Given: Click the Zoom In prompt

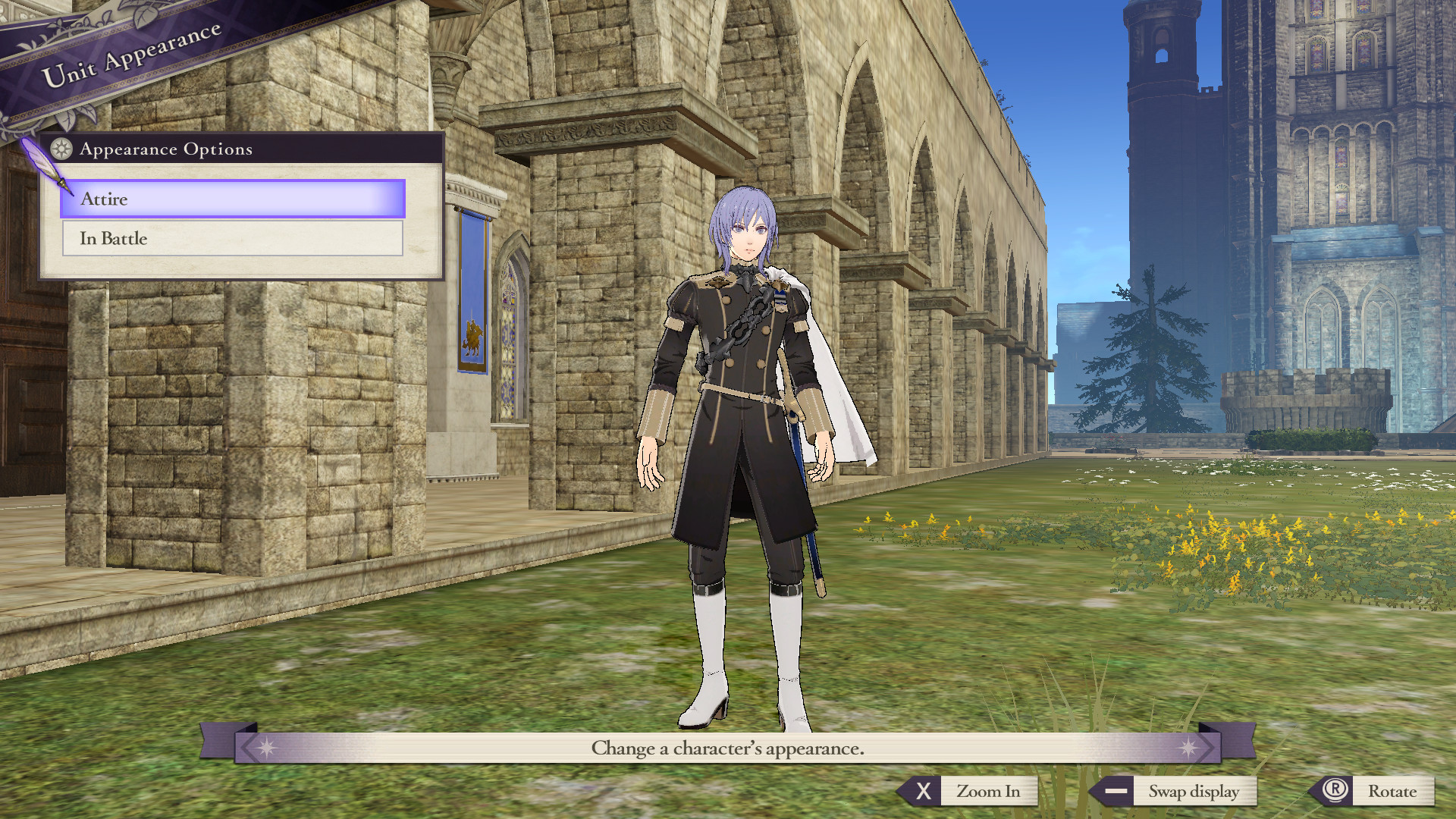Looking at the screenshot, I should [x=990, y=791].
